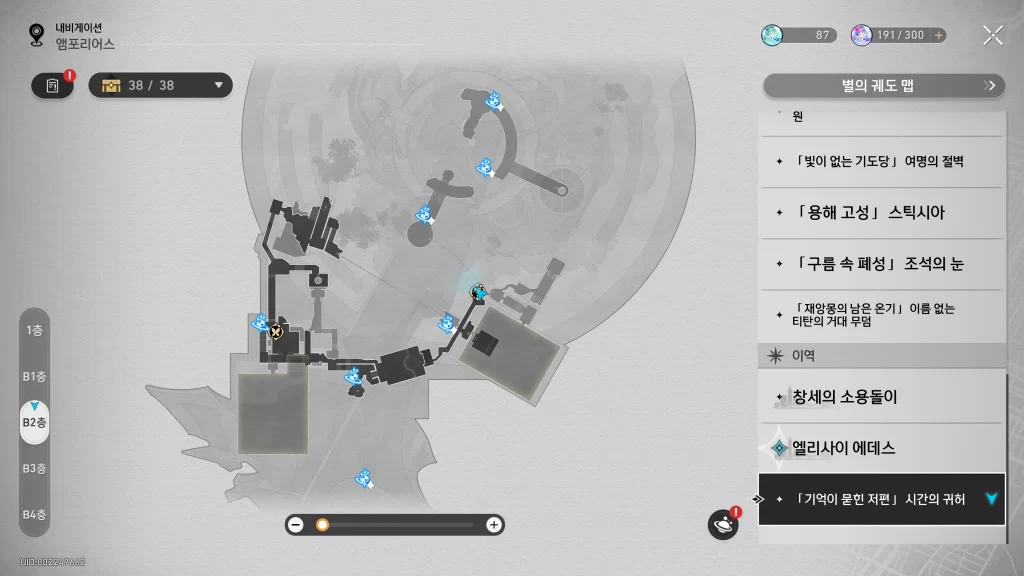
Task: Select floor B4층
Action: tap(34, 514)
